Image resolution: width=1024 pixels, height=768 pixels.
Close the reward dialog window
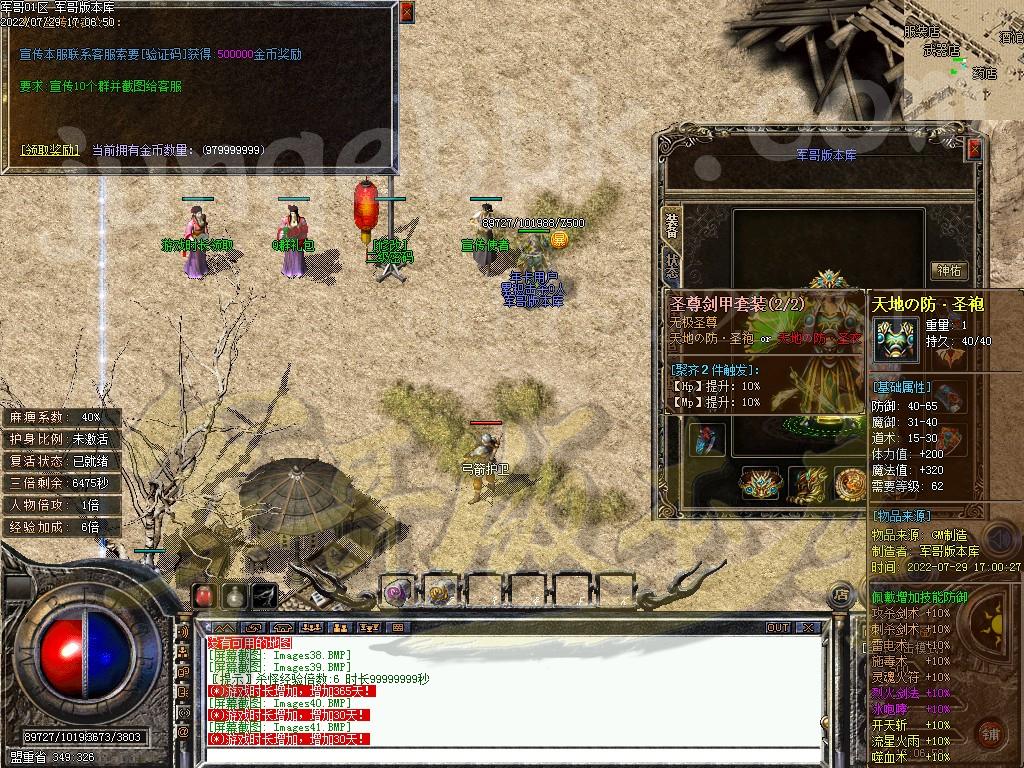[x=406, y=12]
